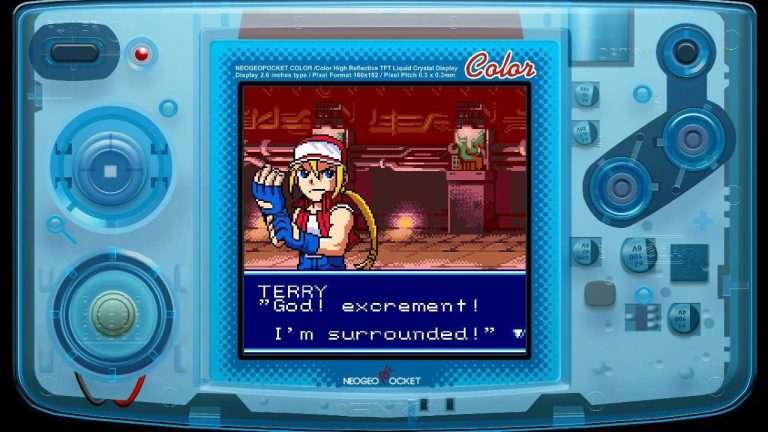This screenshot has width=768, height=432.
Task: Advance Terry's dialogue with the arrow indicator
Action: pyautogui.click(x=517, y=333)
